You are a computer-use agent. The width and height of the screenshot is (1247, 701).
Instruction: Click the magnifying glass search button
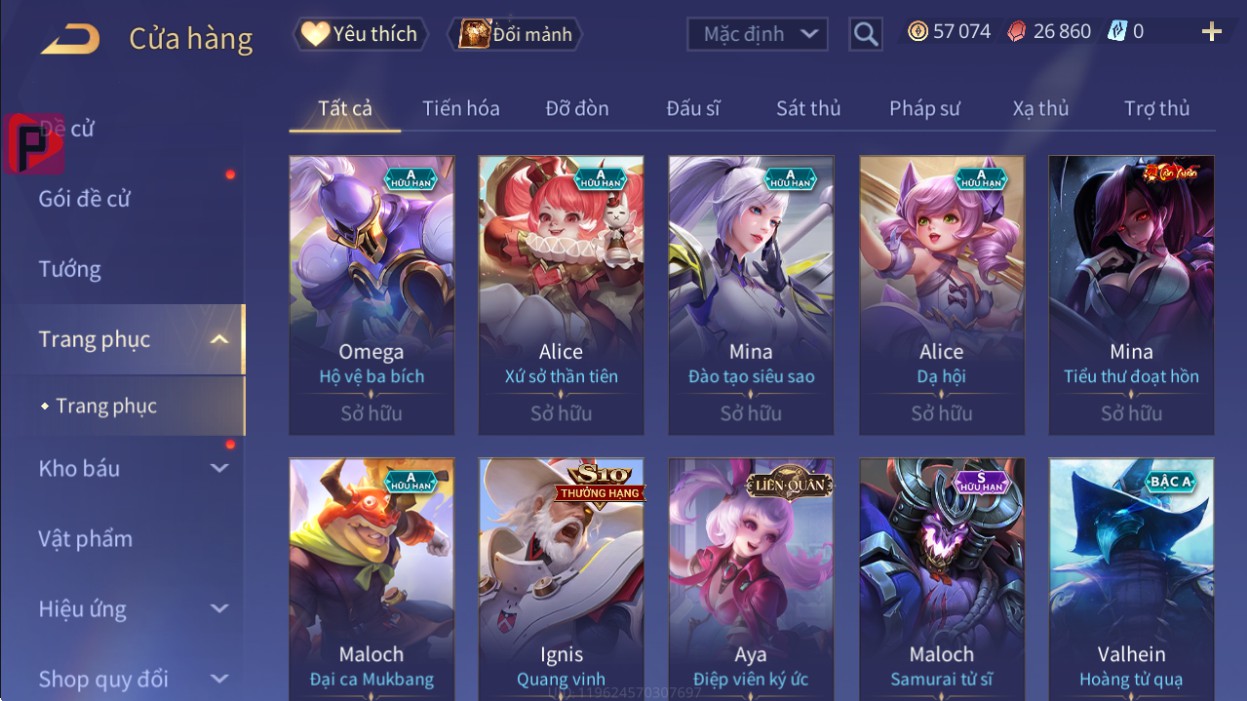866,34
